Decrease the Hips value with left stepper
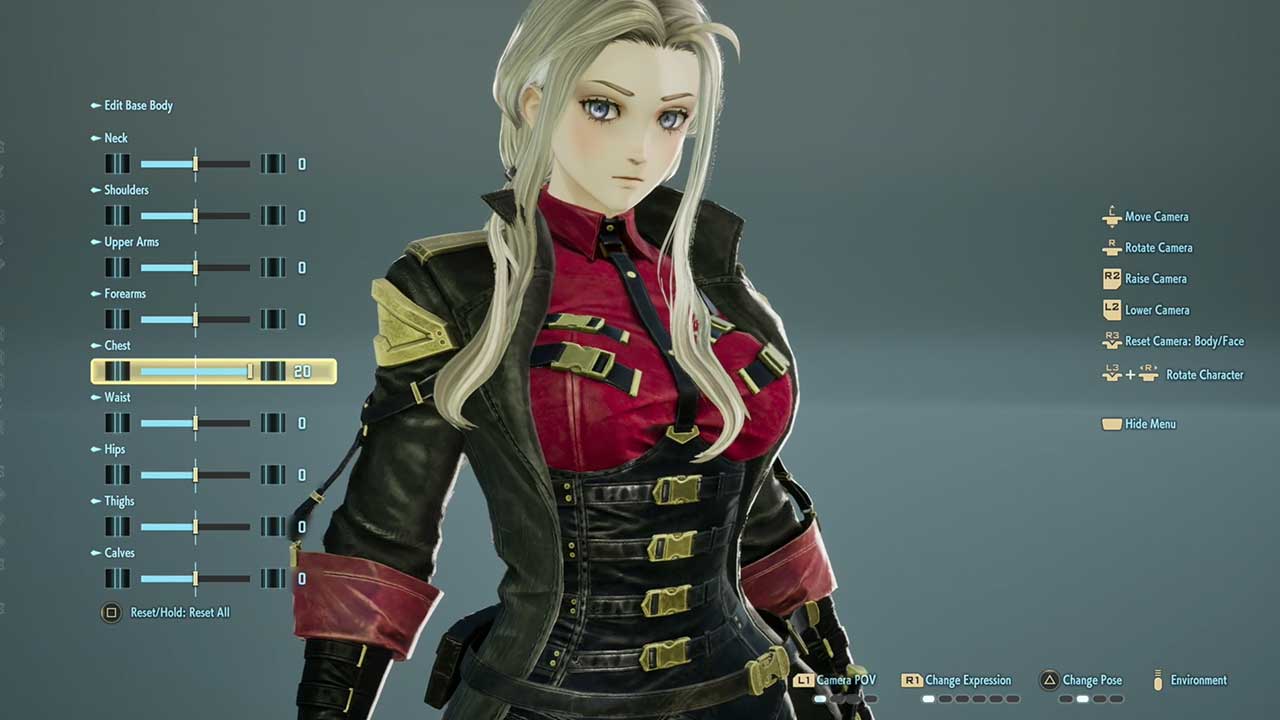 117,475
